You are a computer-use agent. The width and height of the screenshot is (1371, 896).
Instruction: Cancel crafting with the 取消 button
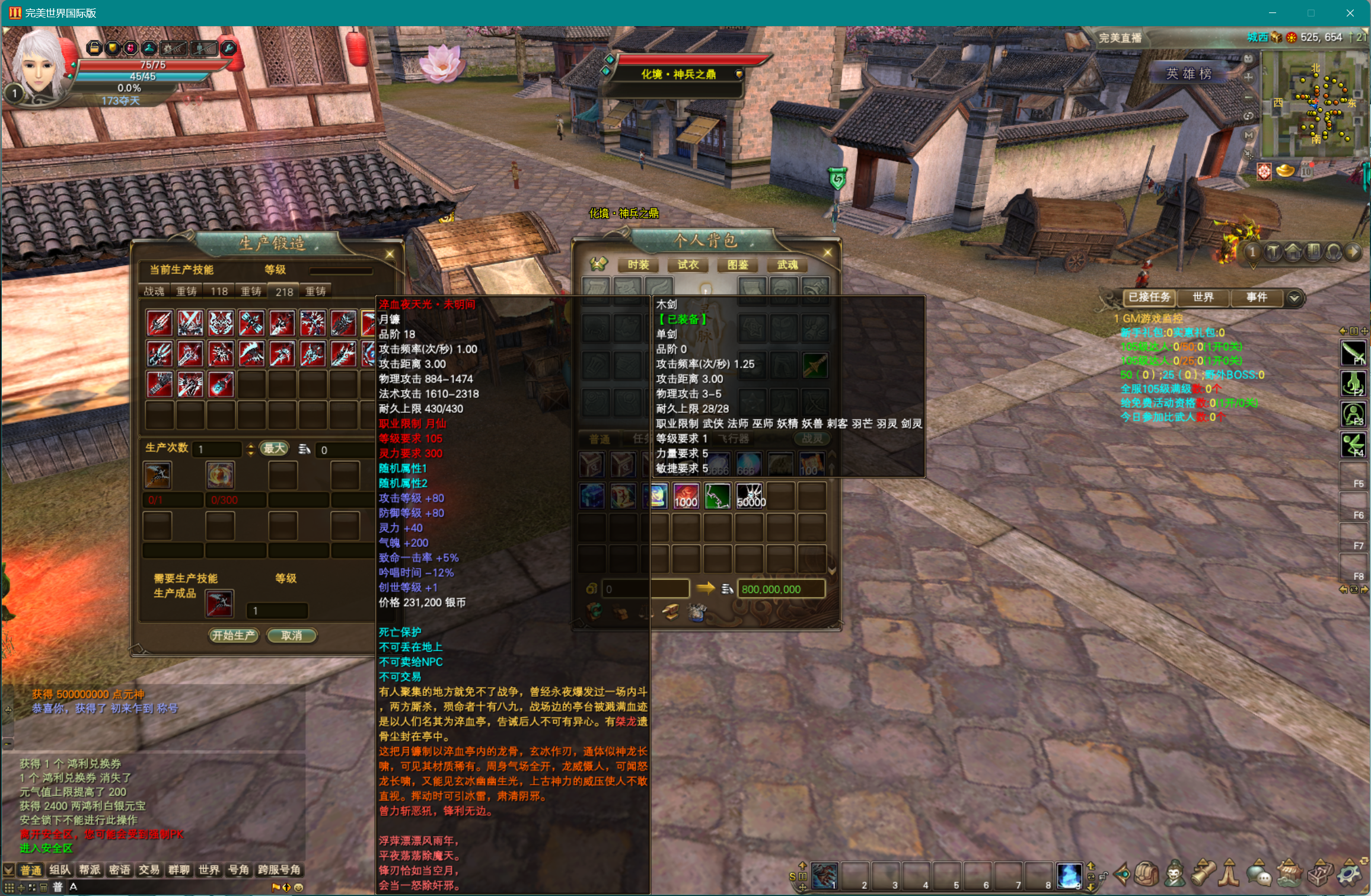[x=291, y=635]
